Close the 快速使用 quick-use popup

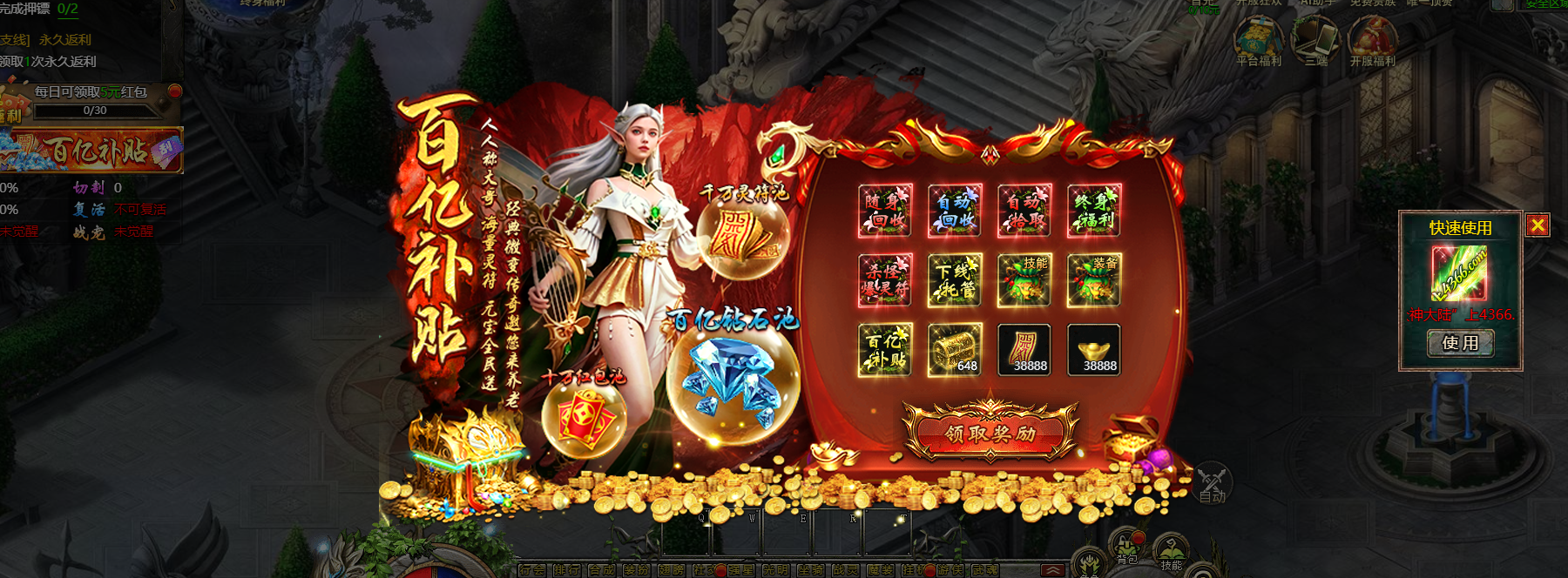tap(1538, 226)
